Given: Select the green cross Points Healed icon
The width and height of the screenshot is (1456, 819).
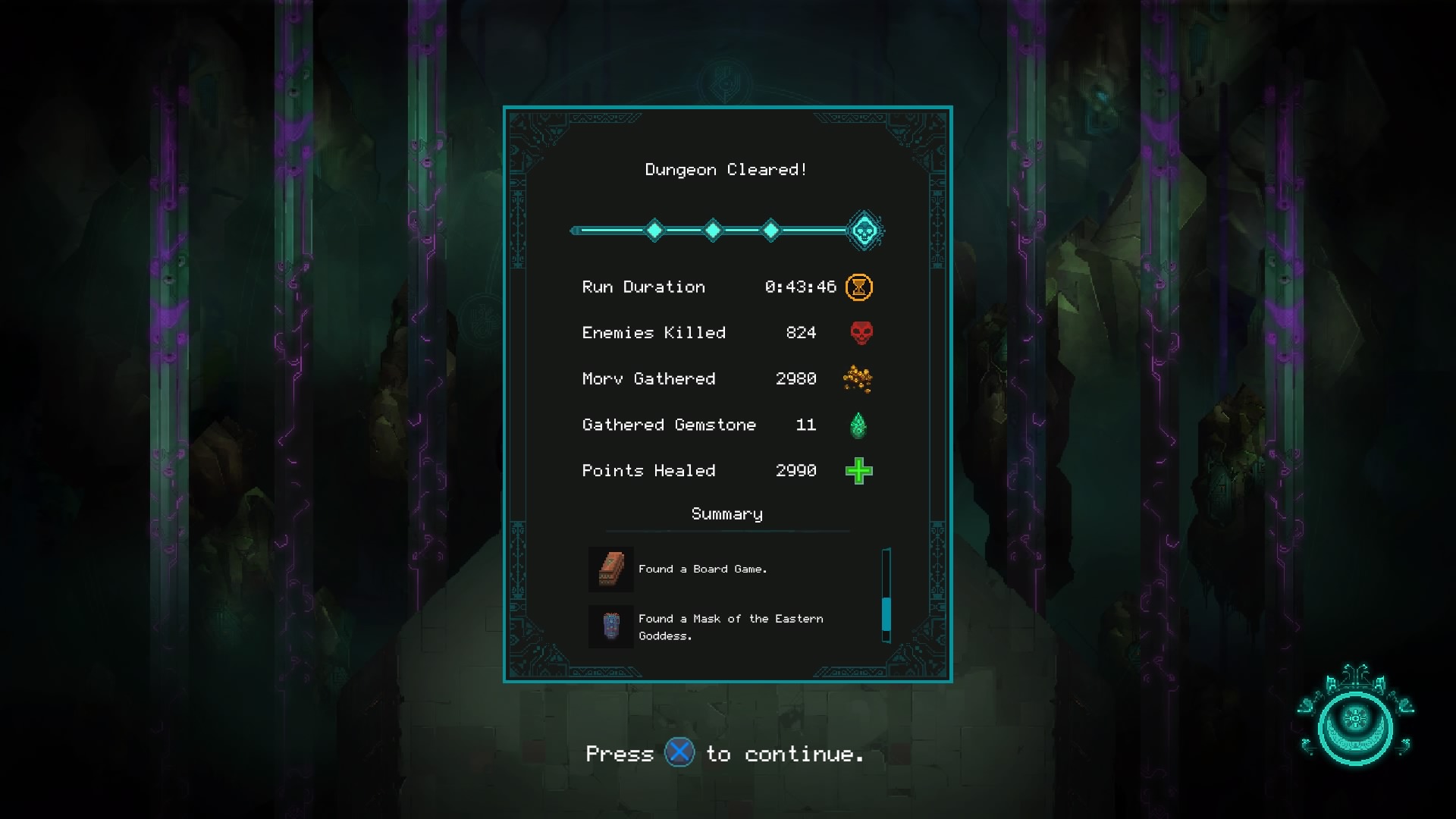Looking at the screenshot, I should click(858, 470).
